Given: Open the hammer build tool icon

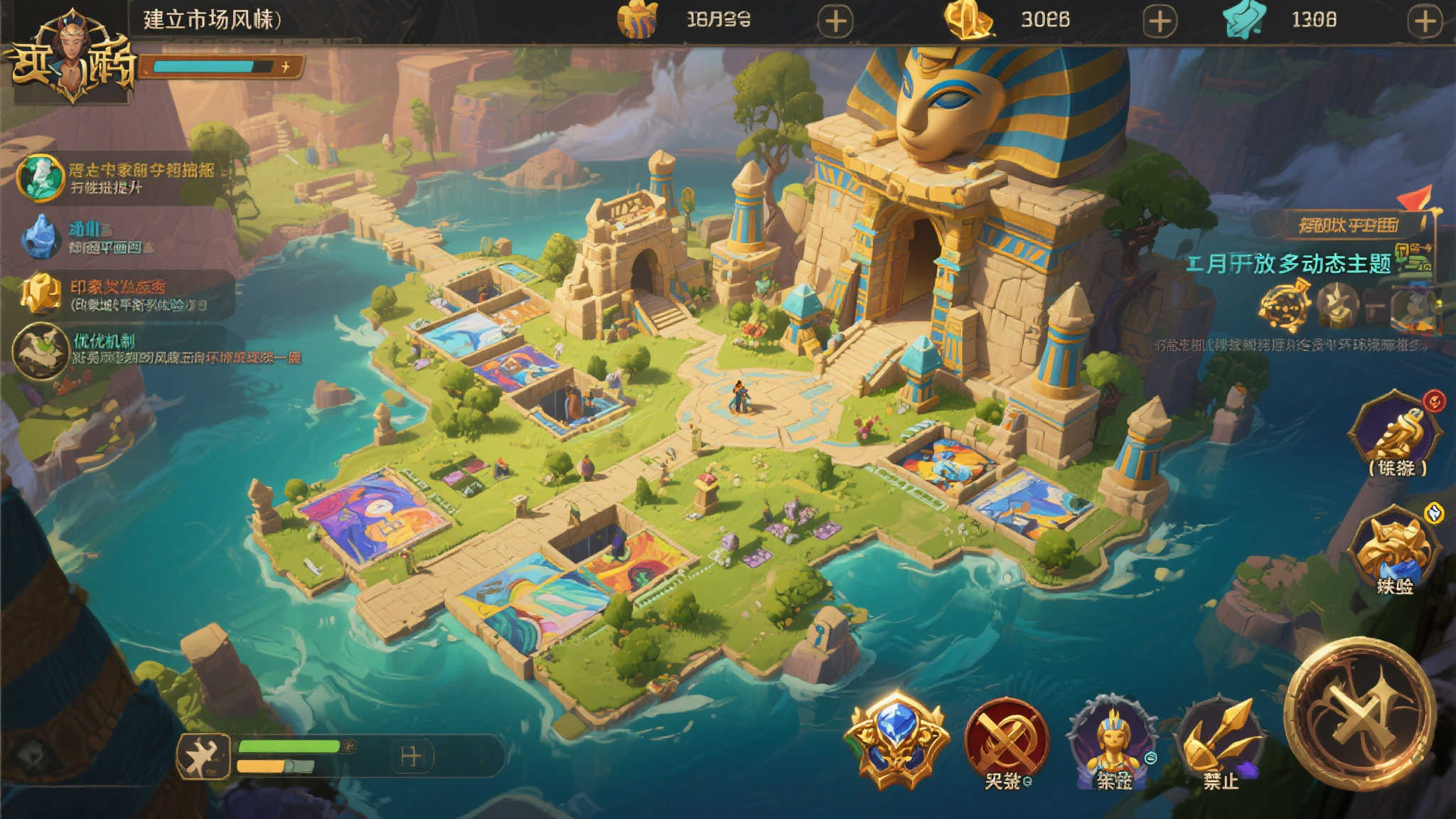Looking at the screenshot, I should coord(203,756).
